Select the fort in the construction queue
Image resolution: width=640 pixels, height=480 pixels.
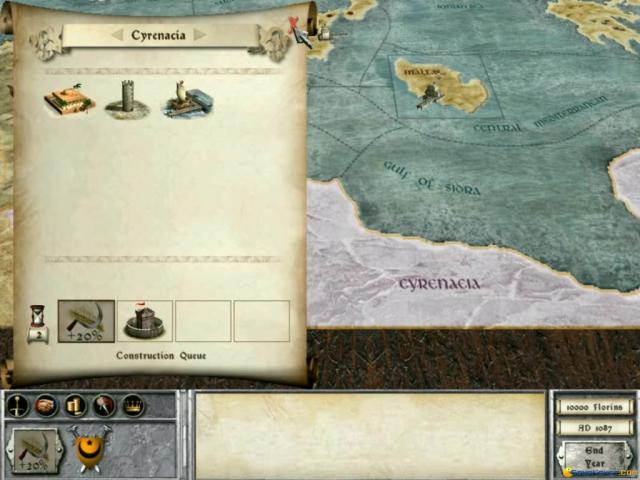(x=145, y=321)
